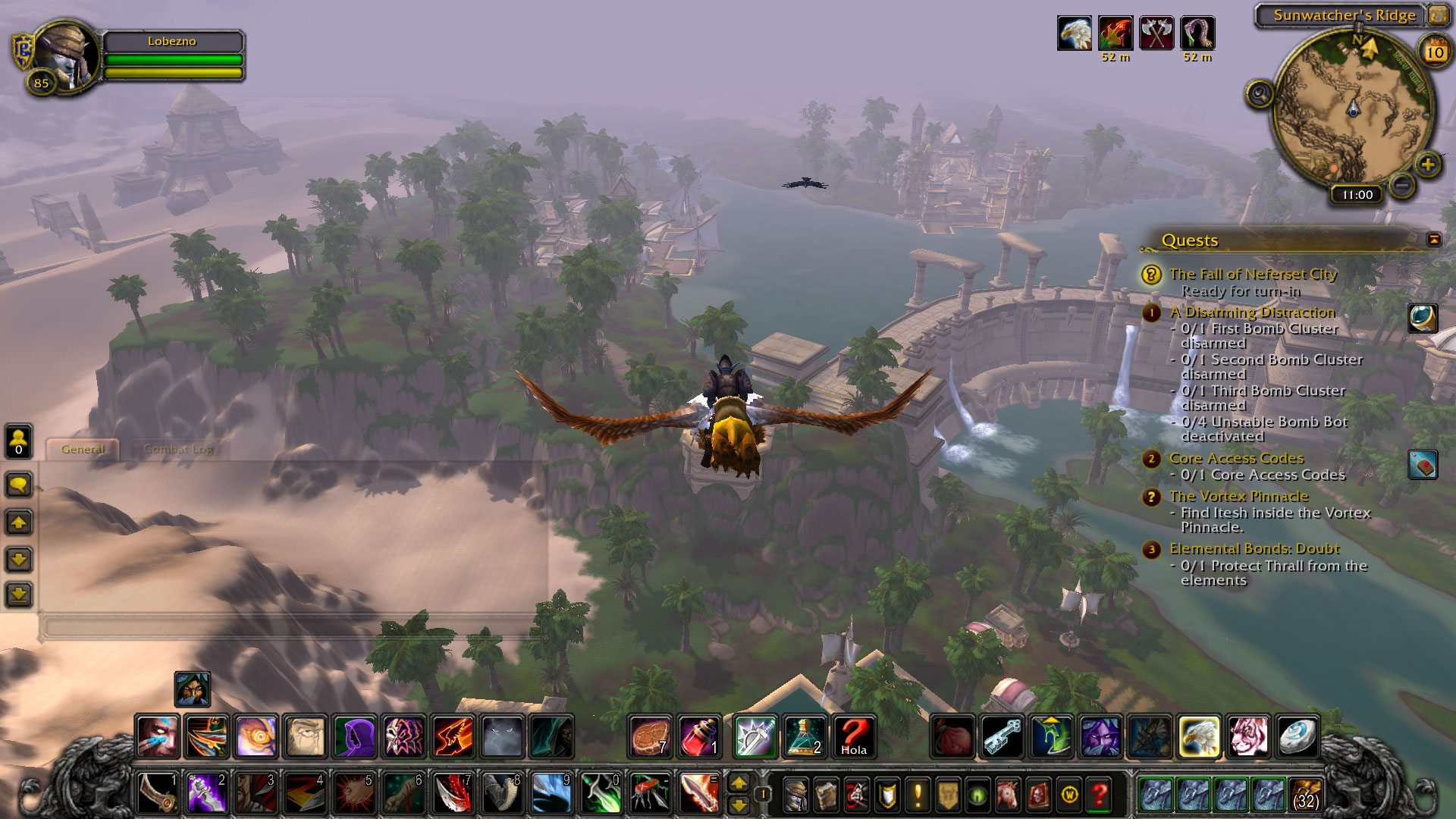This screenshot has width=1456, height=819.
Task: Summon the white gryphon mount from the hotbar
Action: click(1199, 736)
